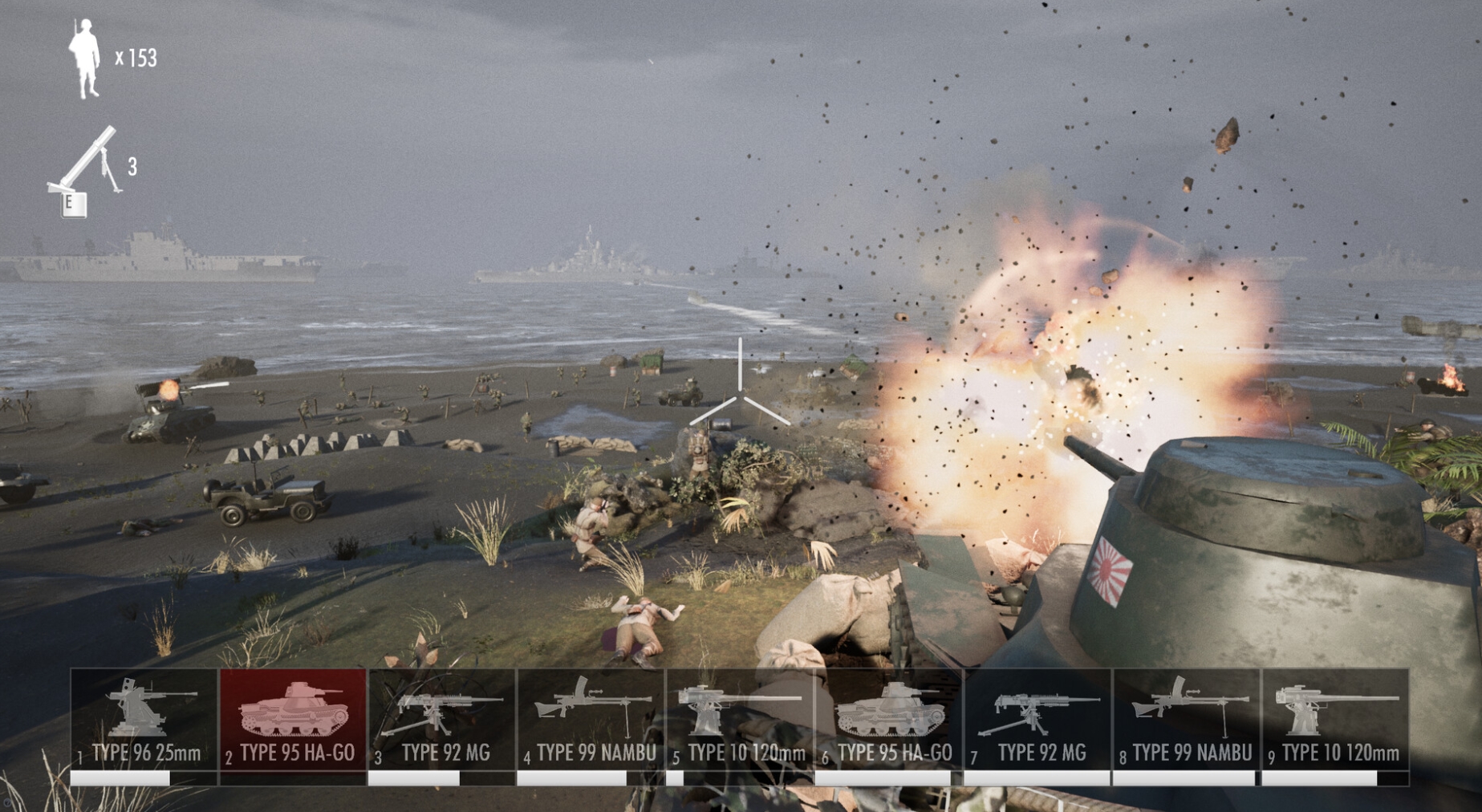Switch to slot 6 Type 95 Ha-Go tank
This screenshot has height=812, width=1482.
[x=889, y=720]
